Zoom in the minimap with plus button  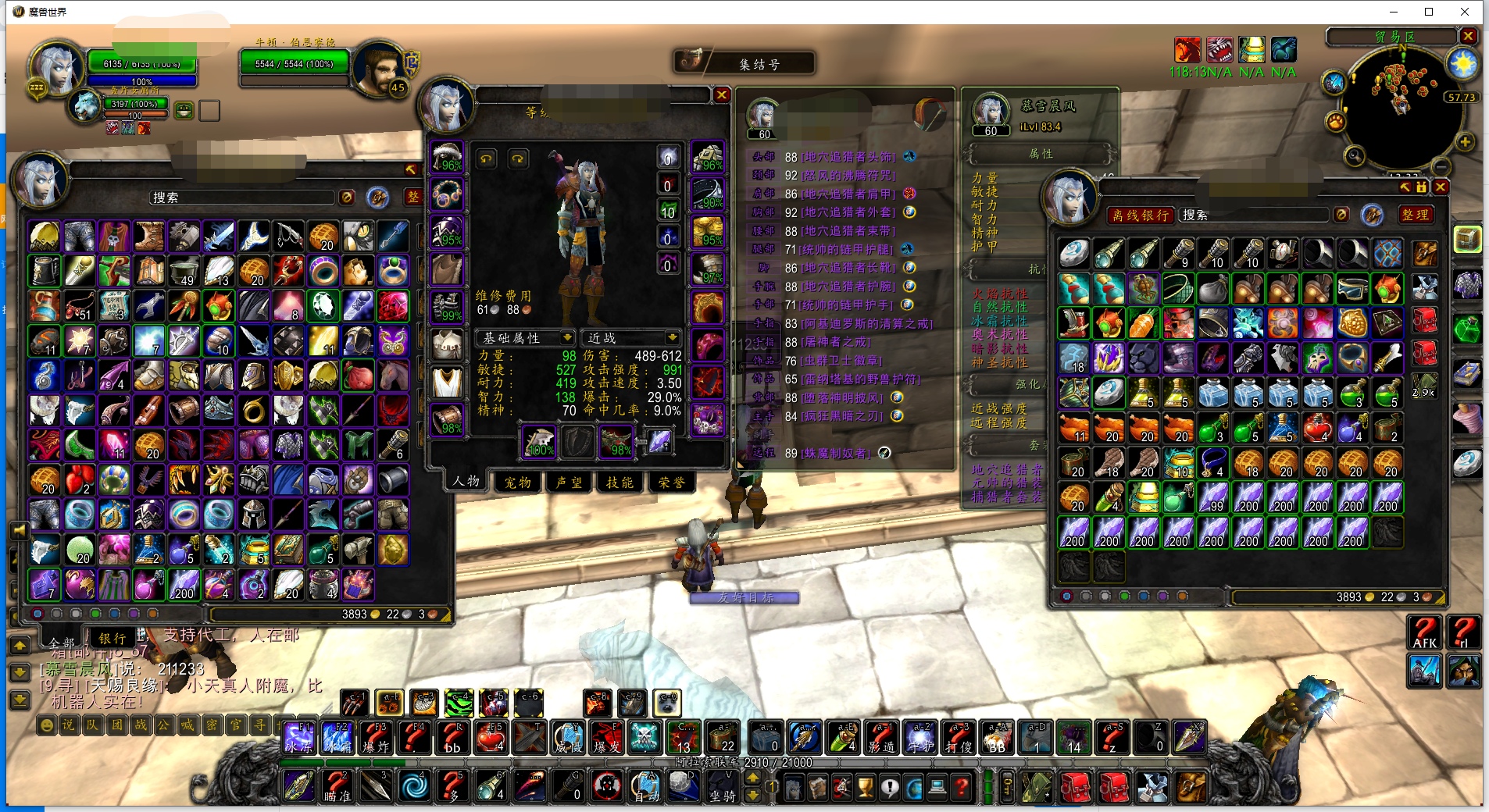point(1465,141)
